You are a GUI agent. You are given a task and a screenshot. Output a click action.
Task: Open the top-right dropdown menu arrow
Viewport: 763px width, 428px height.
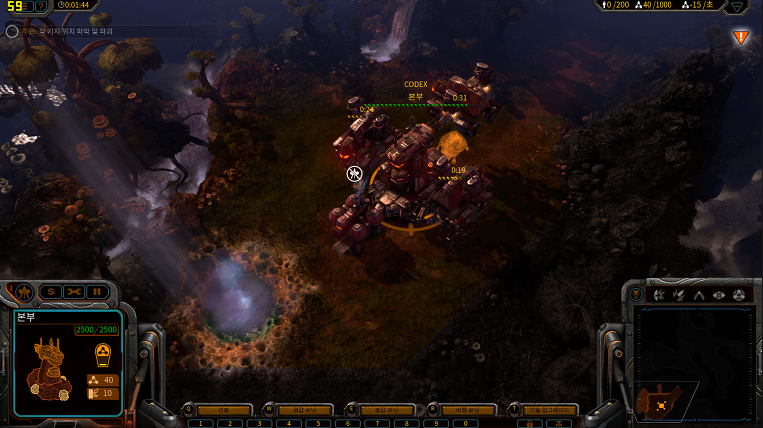(x=738, y=6)
